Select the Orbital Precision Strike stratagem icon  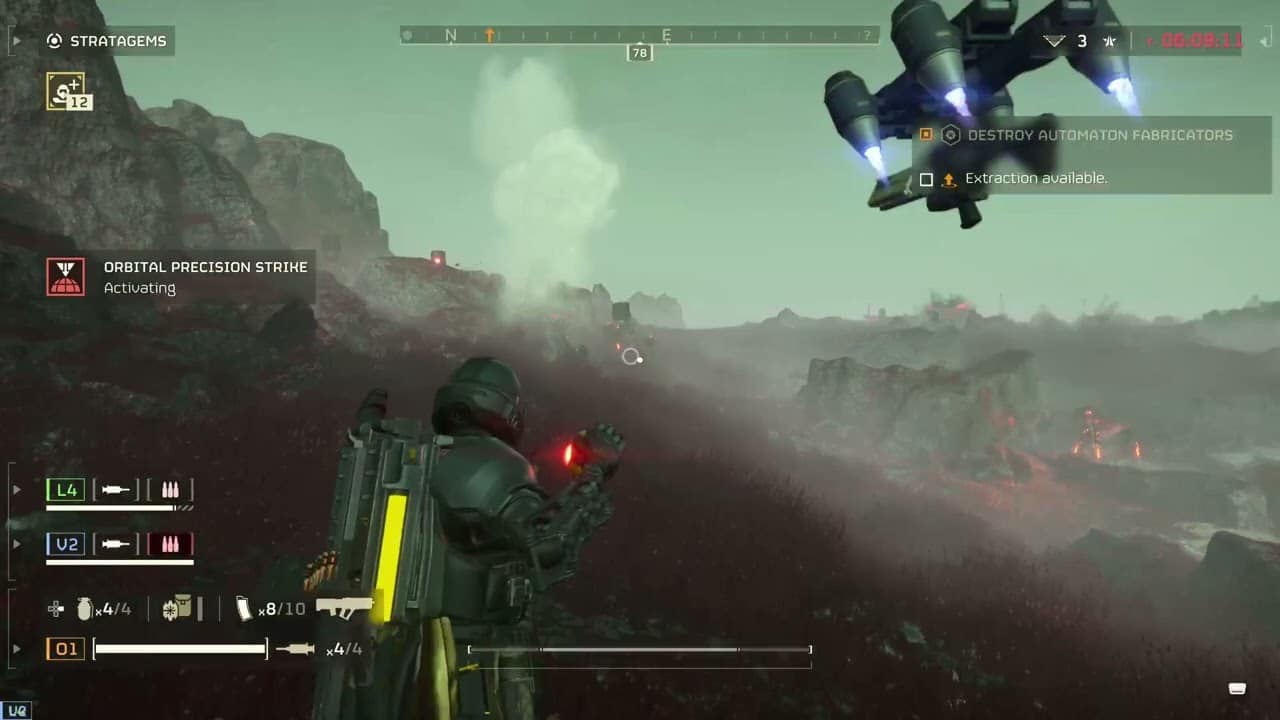pos(65,277)
